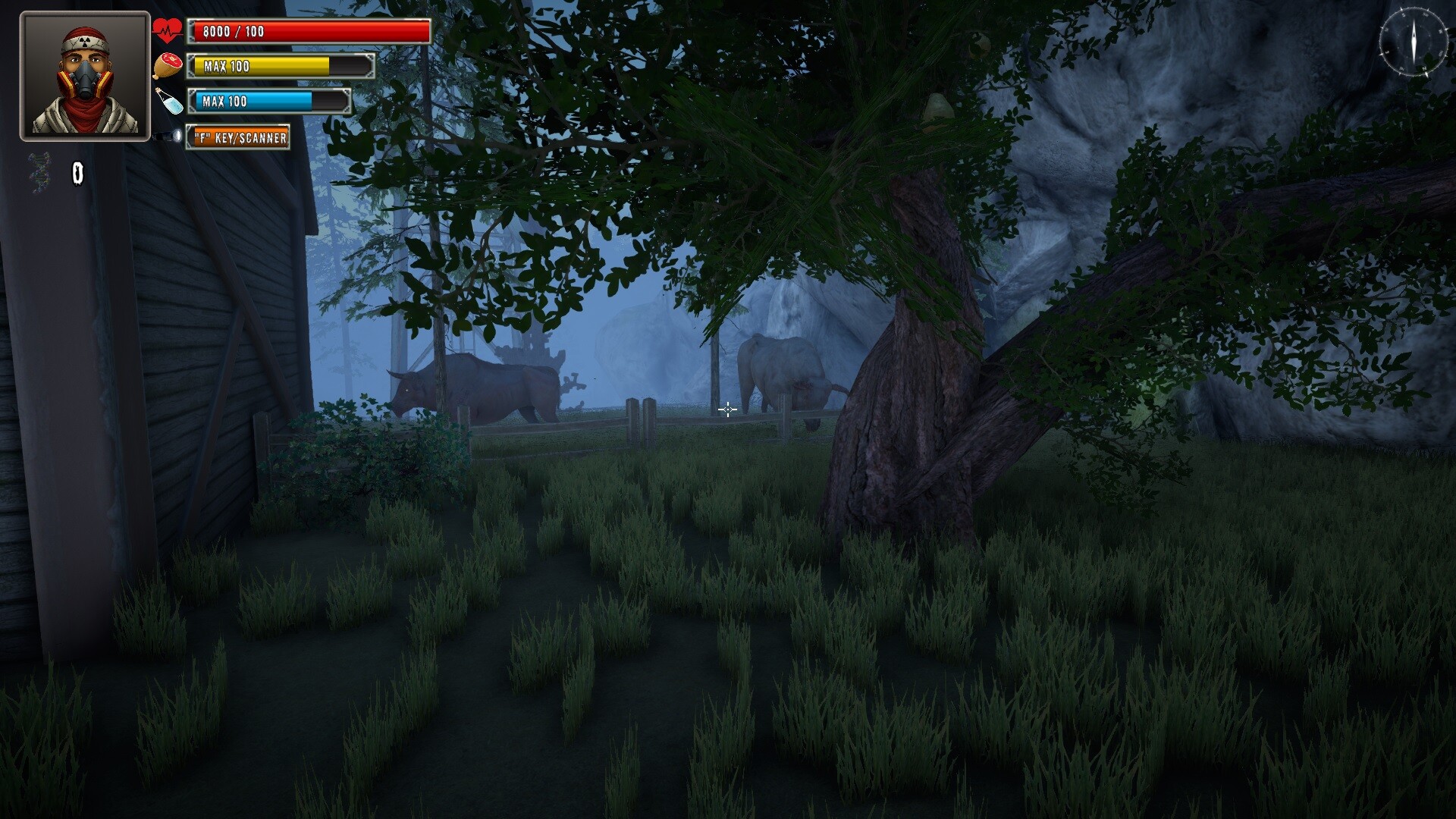Select the meat leg hunger icon
The height and width of the screenshot is (819, 1456).
coord(168,64)
